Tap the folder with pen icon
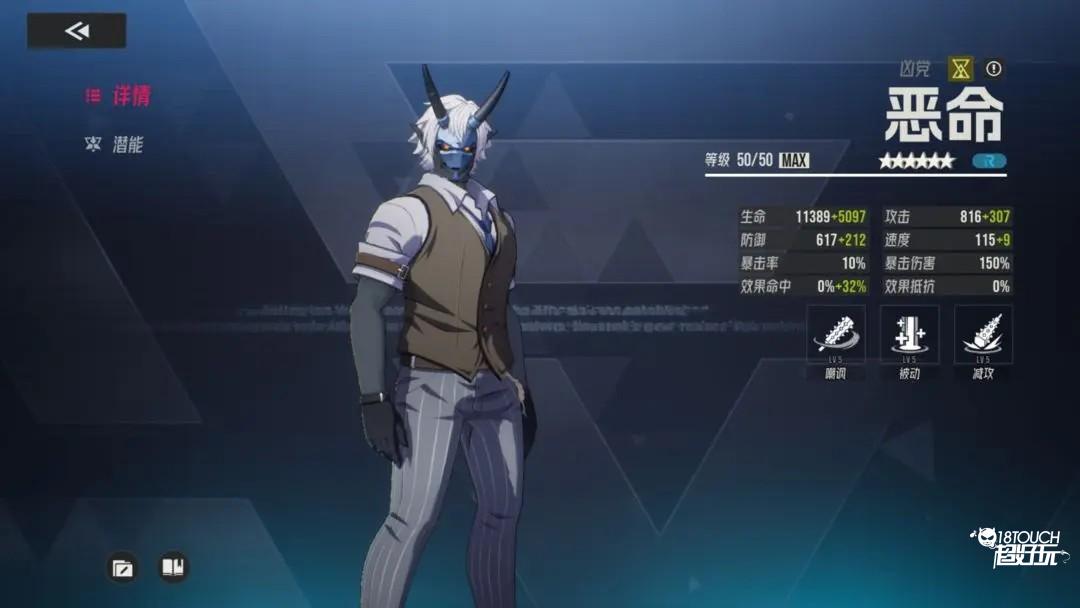The height and width of the screenshot is (608, 1080). pos(122,568)
